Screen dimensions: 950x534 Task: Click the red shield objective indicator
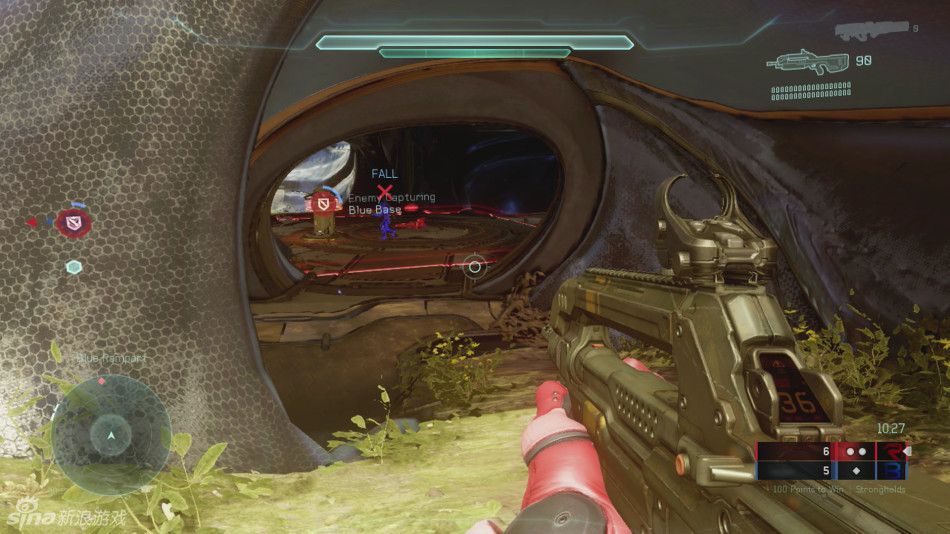point(73,222)
